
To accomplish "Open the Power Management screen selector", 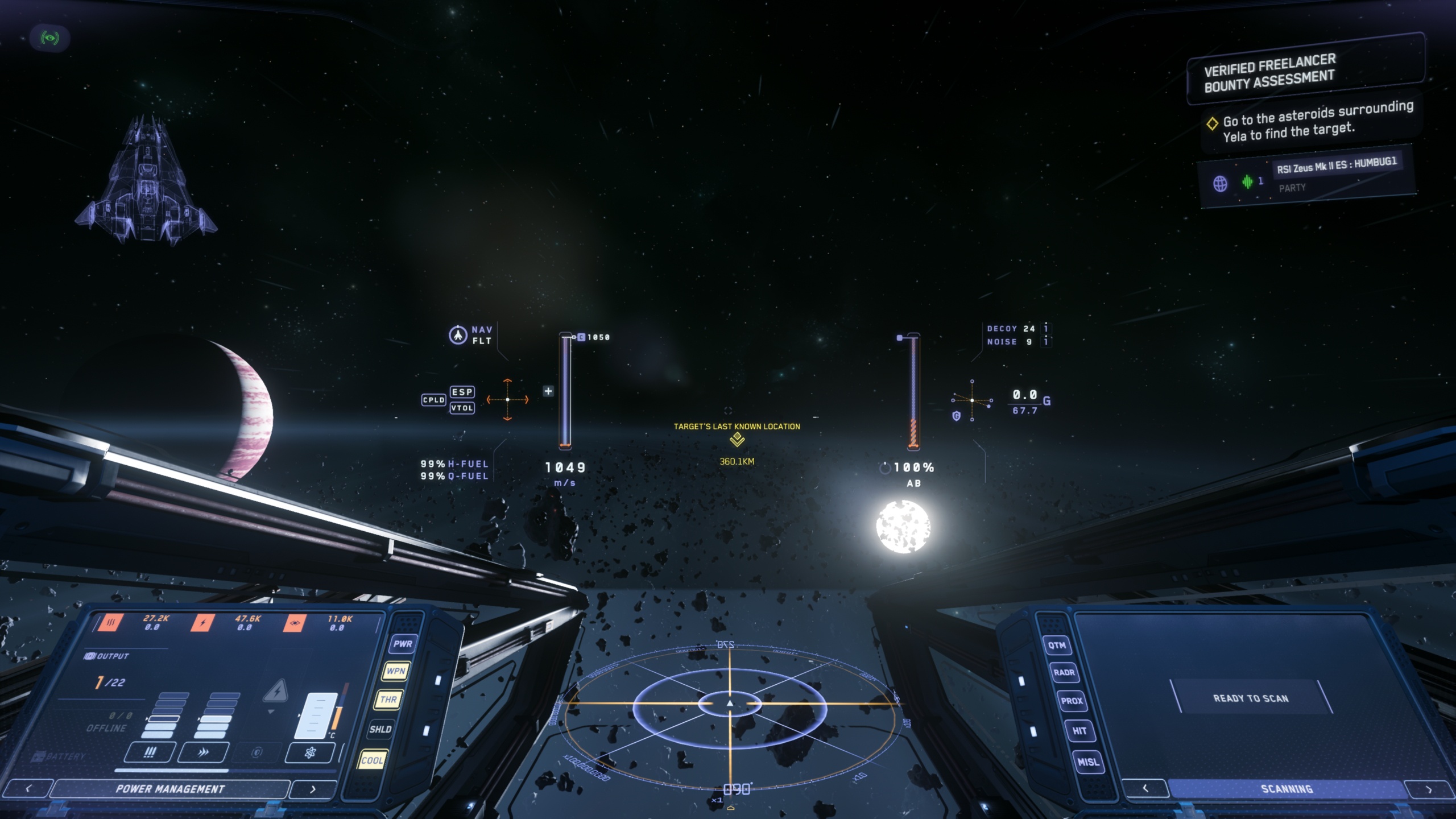I will 170,789.
